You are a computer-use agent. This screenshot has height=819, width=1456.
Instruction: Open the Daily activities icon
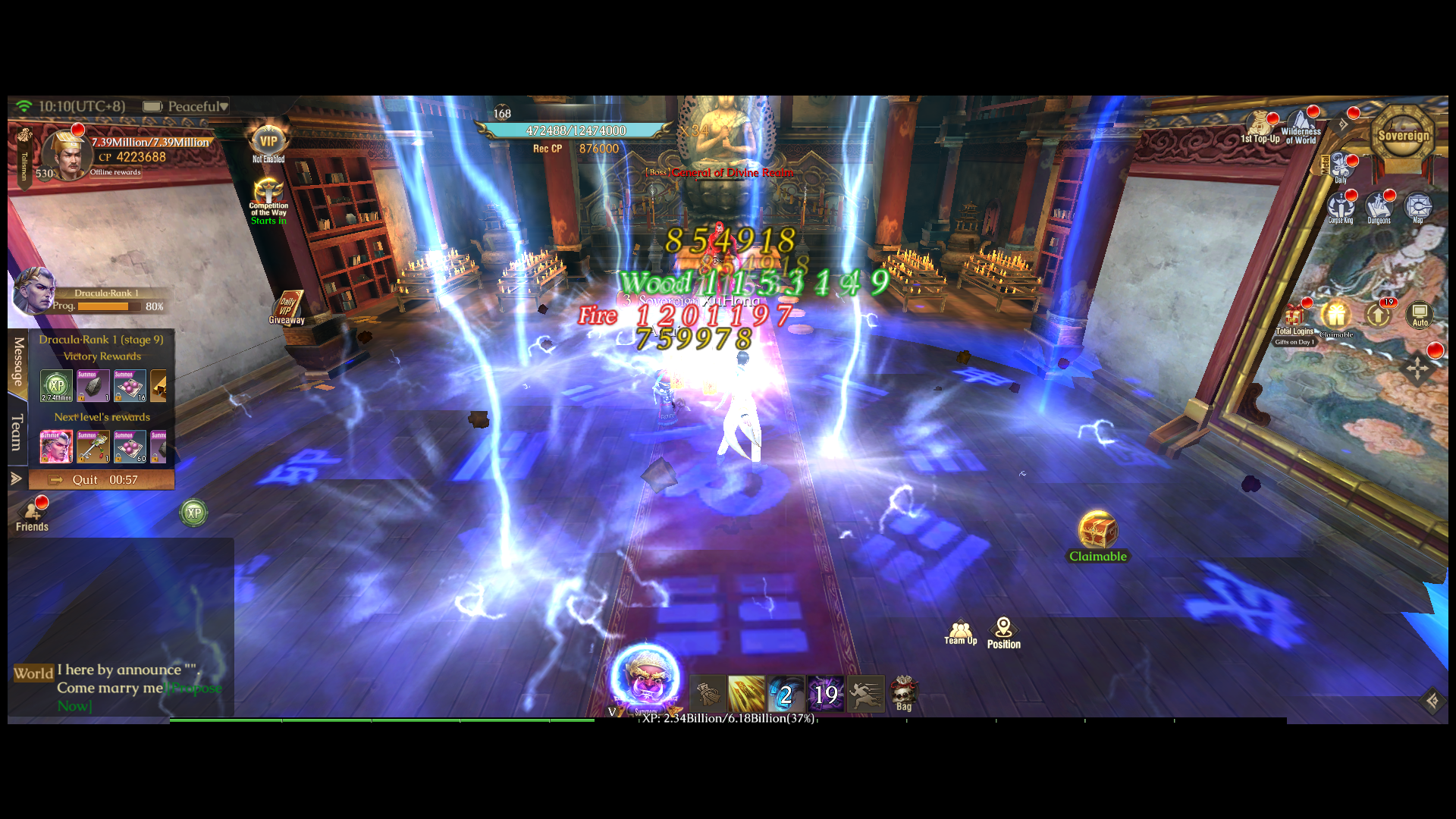1342,165
